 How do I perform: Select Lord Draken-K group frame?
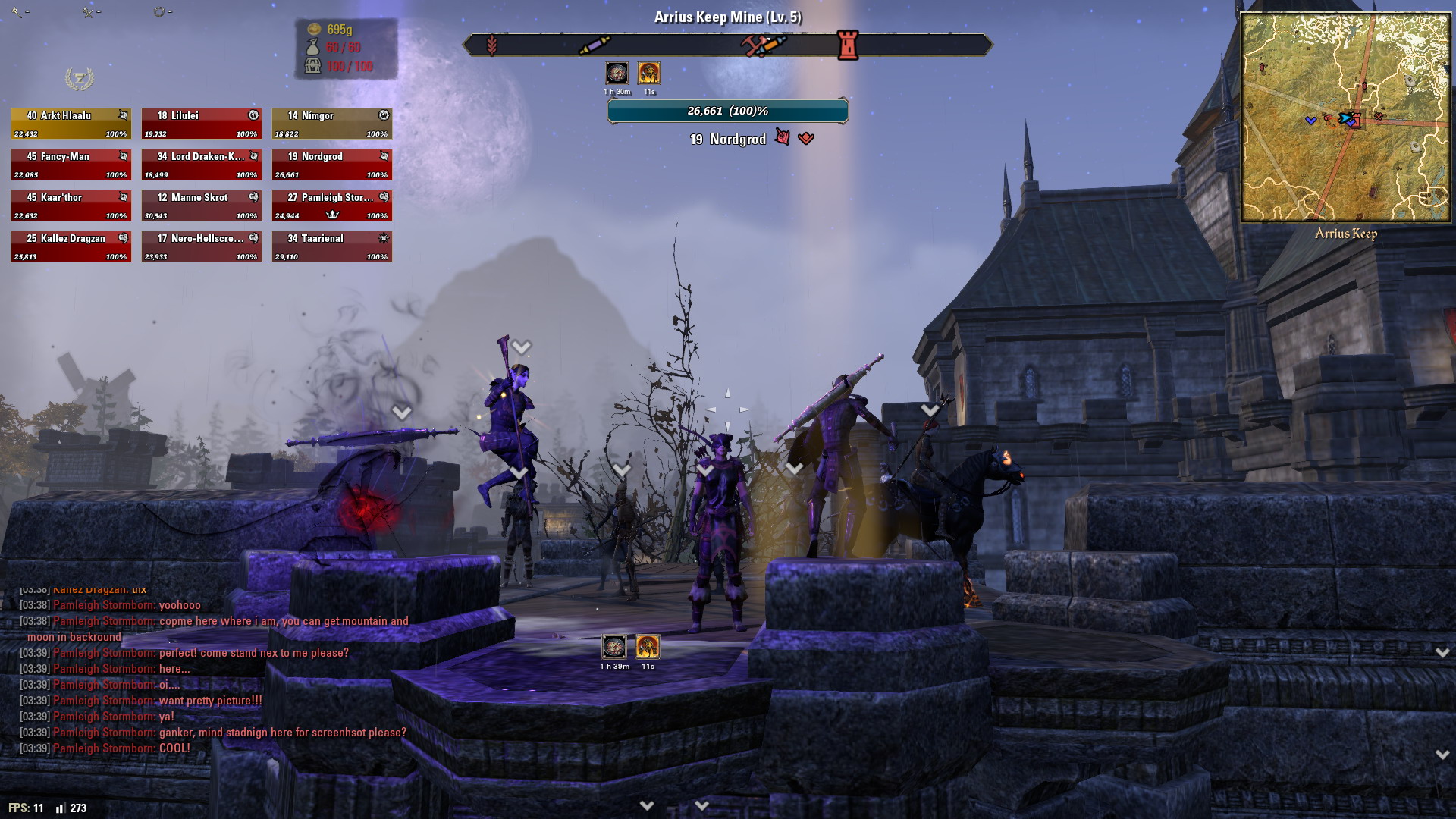pyautogui.click(x=201, y=165)
